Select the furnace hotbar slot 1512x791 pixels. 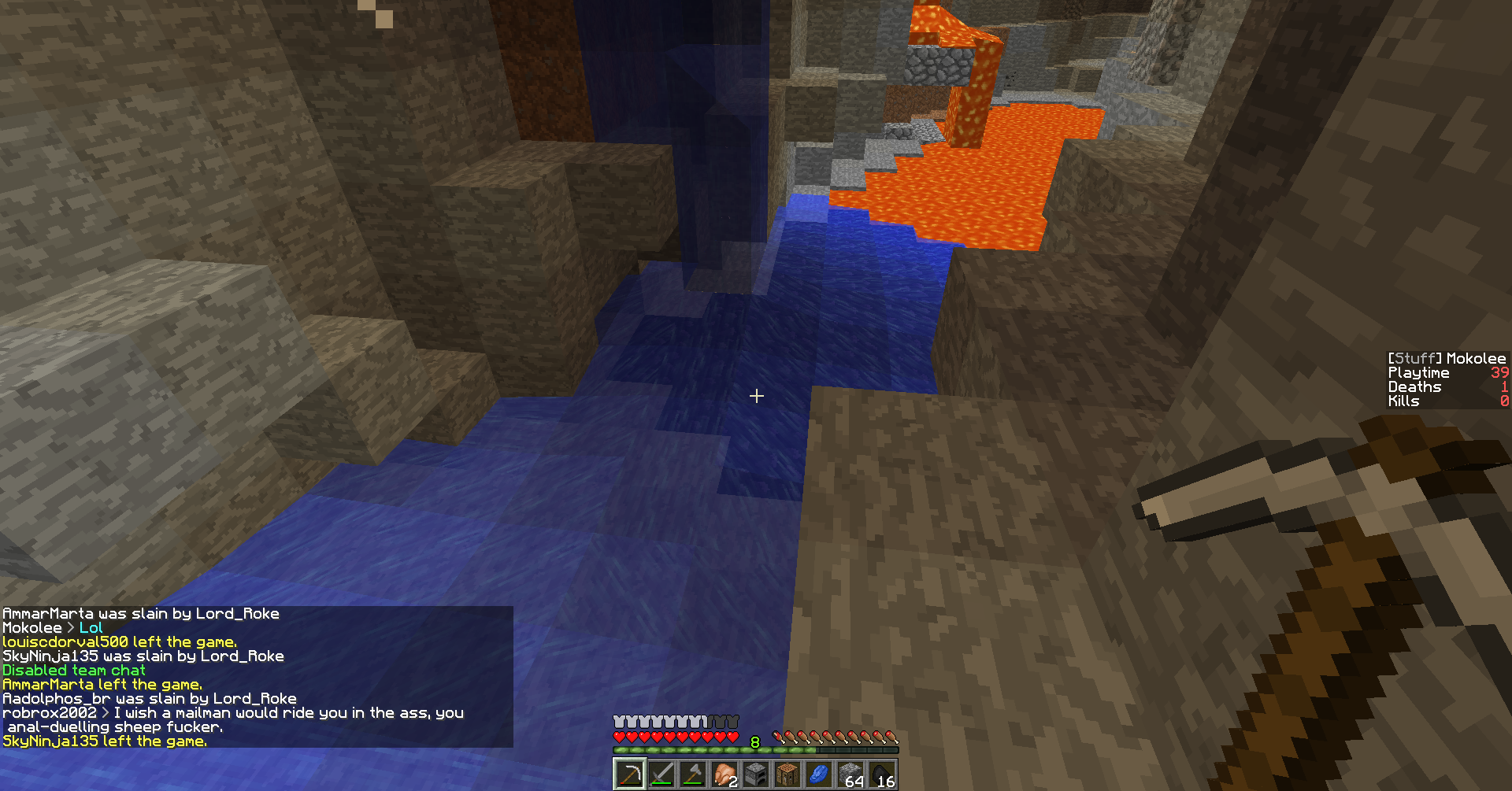[756, 774]
